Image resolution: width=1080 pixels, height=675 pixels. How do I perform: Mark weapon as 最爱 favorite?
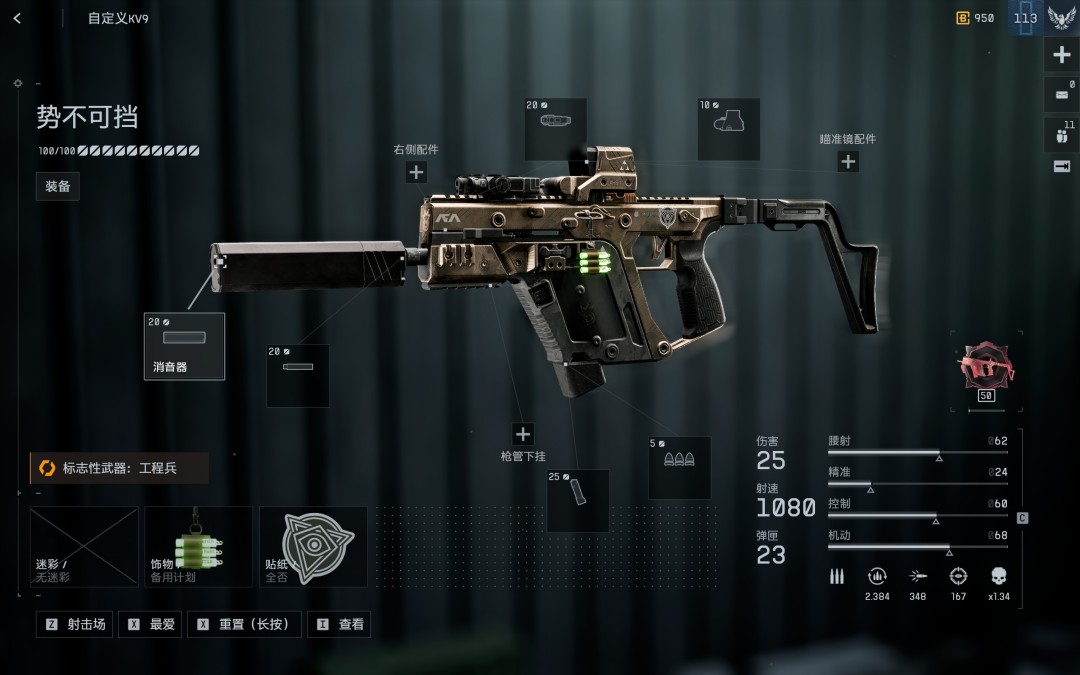[152, 624]
